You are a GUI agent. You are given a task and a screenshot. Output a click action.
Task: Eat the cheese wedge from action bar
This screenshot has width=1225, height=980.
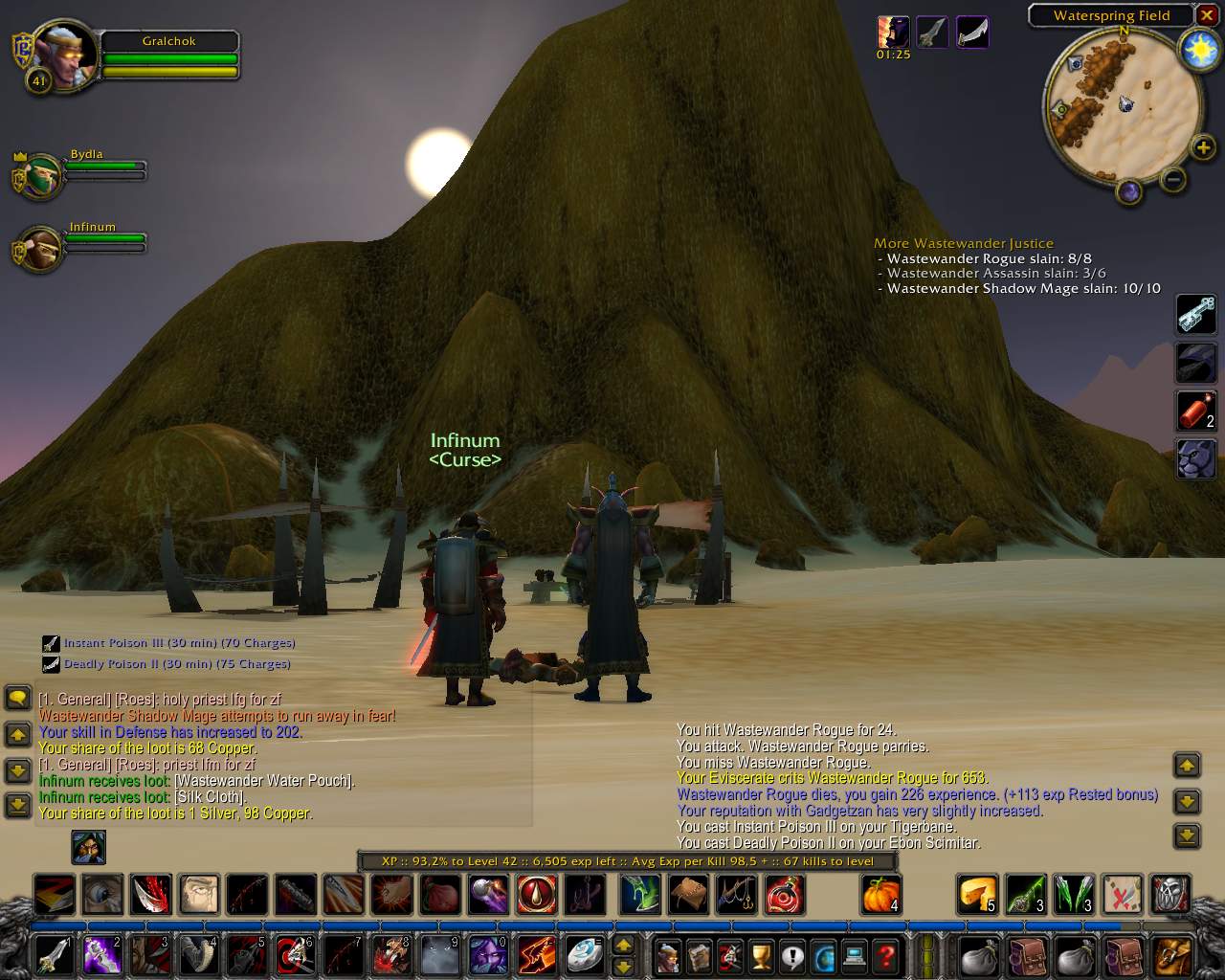pyautogui.click(x=977, y=895)
